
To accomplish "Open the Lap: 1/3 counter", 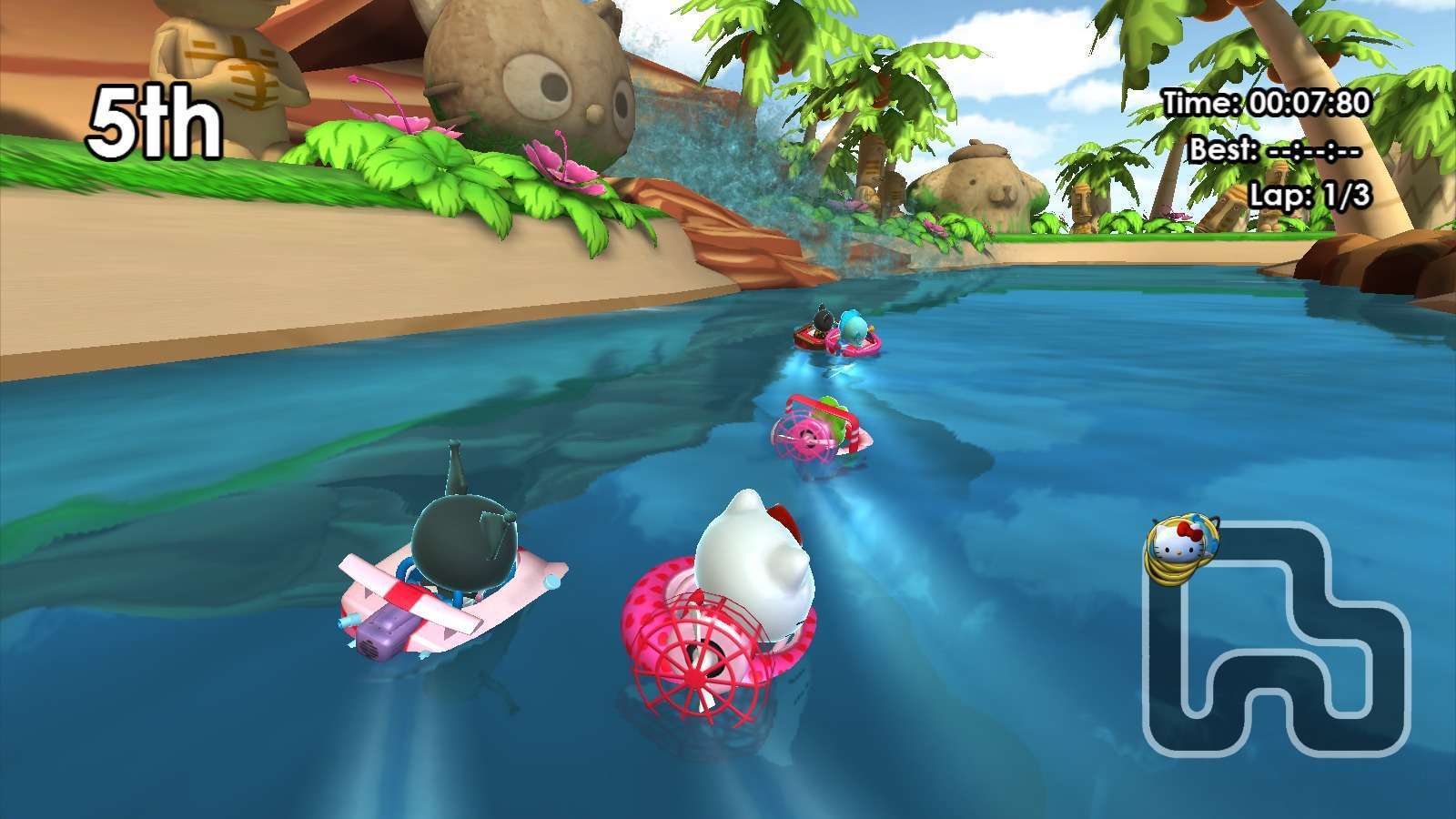I will (x=1310, y=191).
